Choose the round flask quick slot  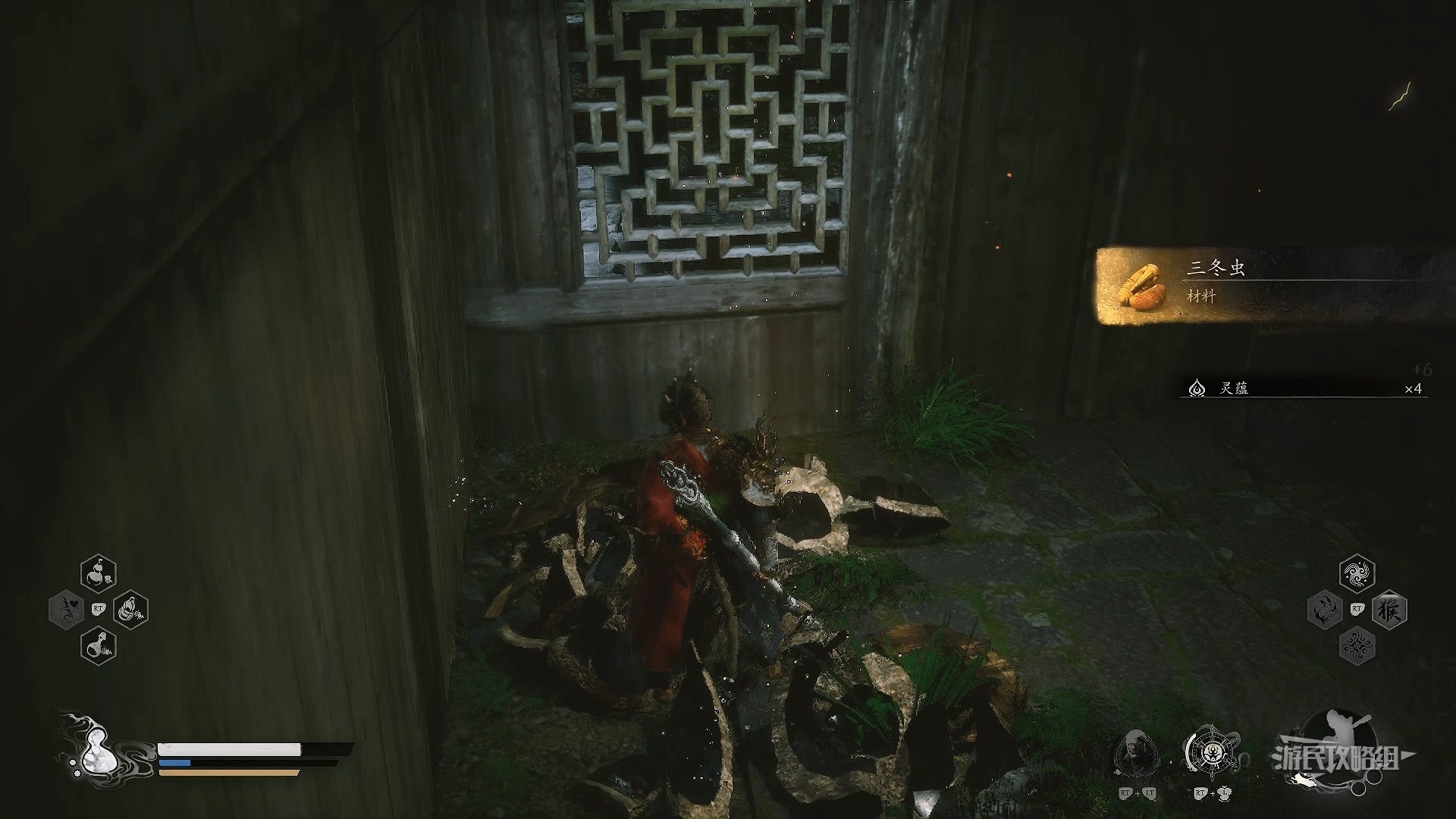click(x=99, y=646)
